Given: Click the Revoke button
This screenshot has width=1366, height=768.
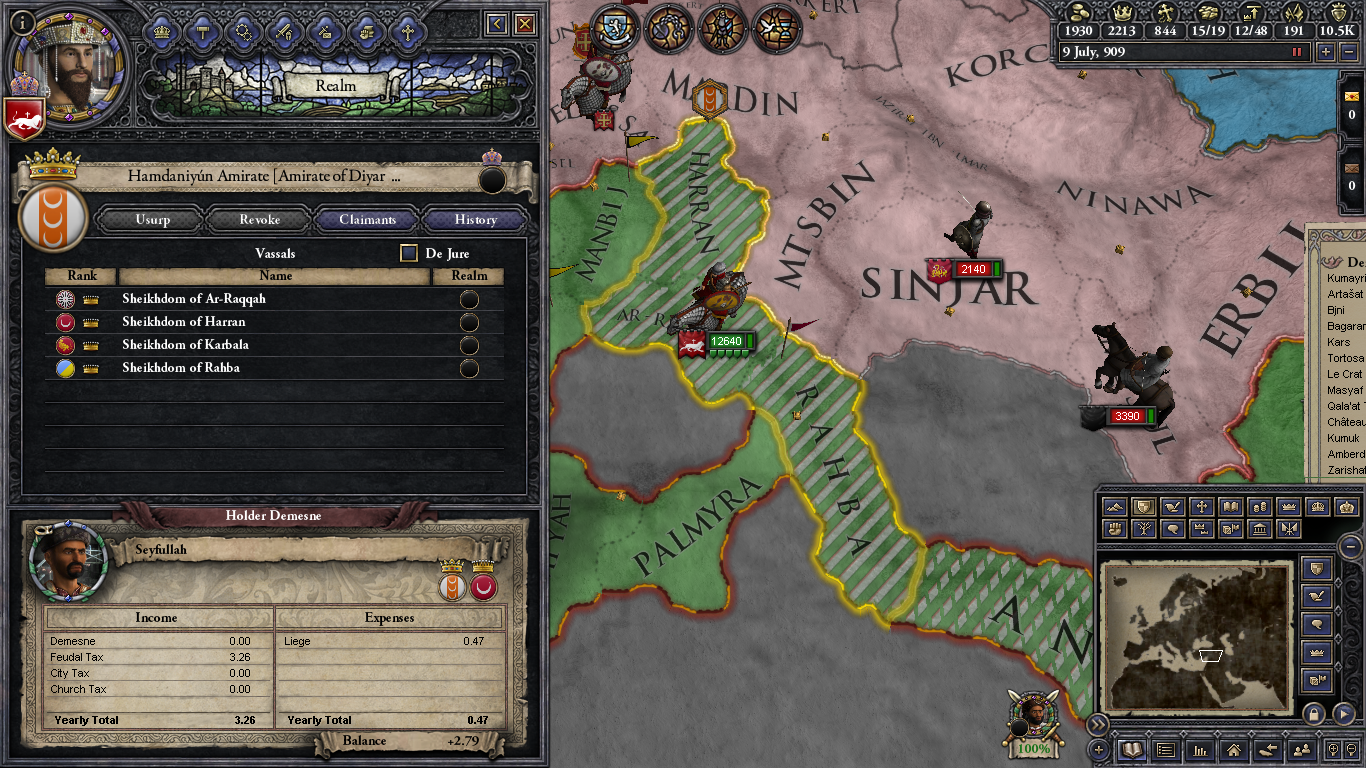Looking at the screenshot, I should coord(259,219).
